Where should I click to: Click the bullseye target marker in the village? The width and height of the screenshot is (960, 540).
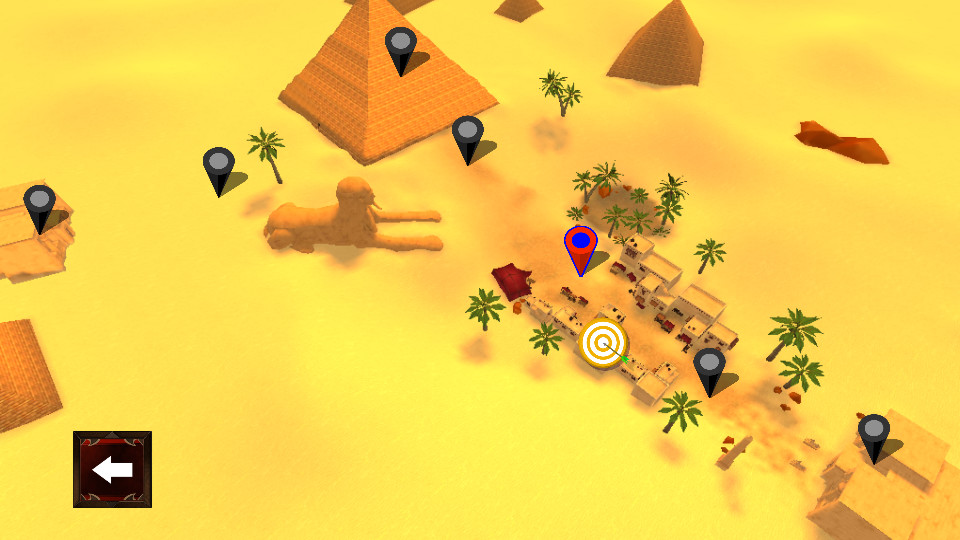(603, 343)
